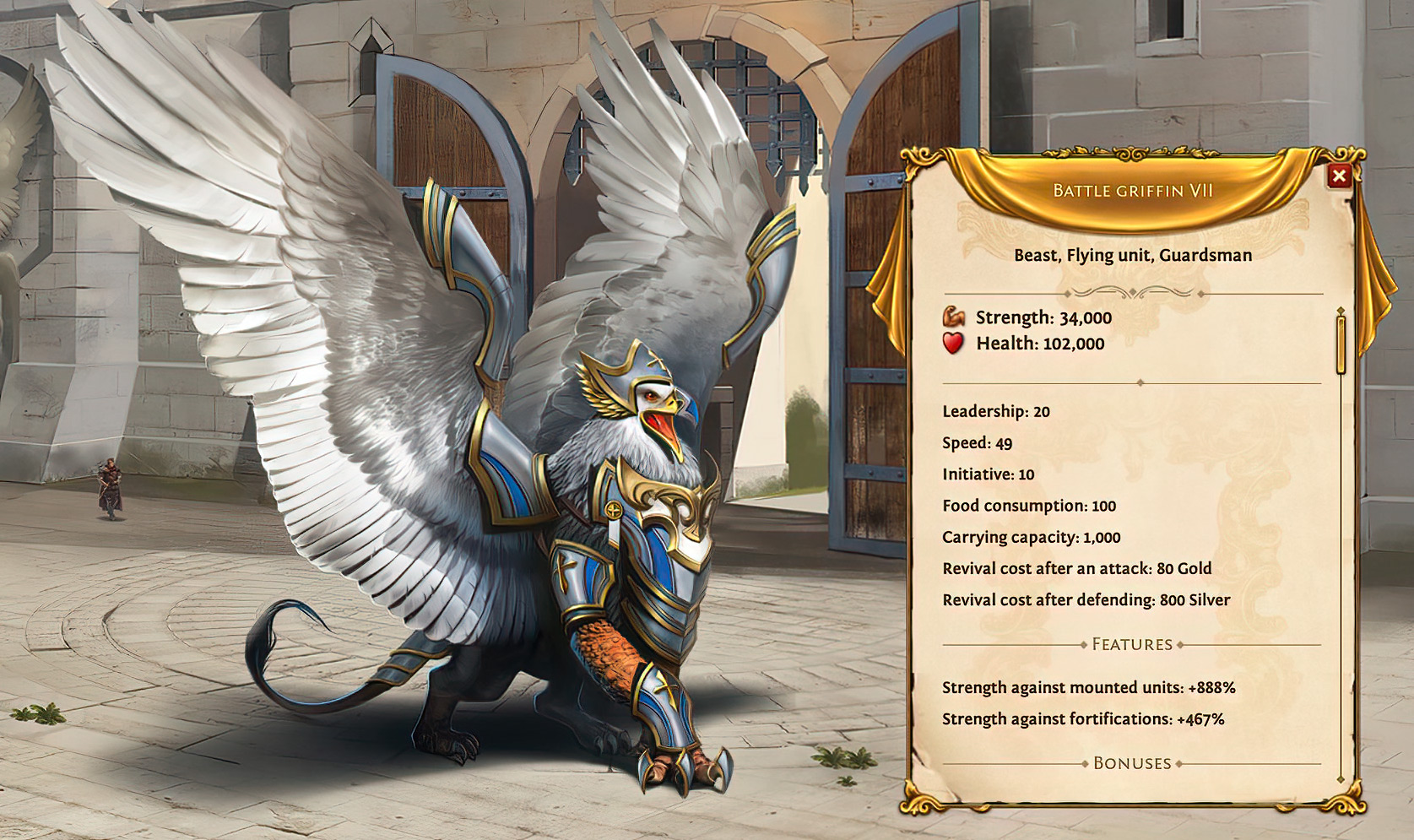Screen dimensions: 1414x840
Task: Click the info panel's scrollbar handle
Action: tap(1341, 343)
